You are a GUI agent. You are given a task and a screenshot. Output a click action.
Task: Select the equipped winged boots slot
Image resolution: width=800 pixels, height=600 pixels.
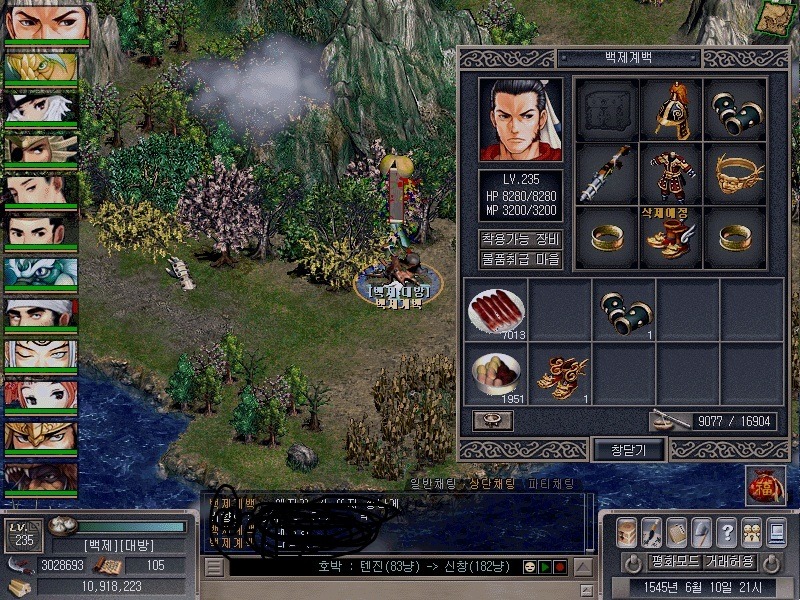(x=670, y=238)
